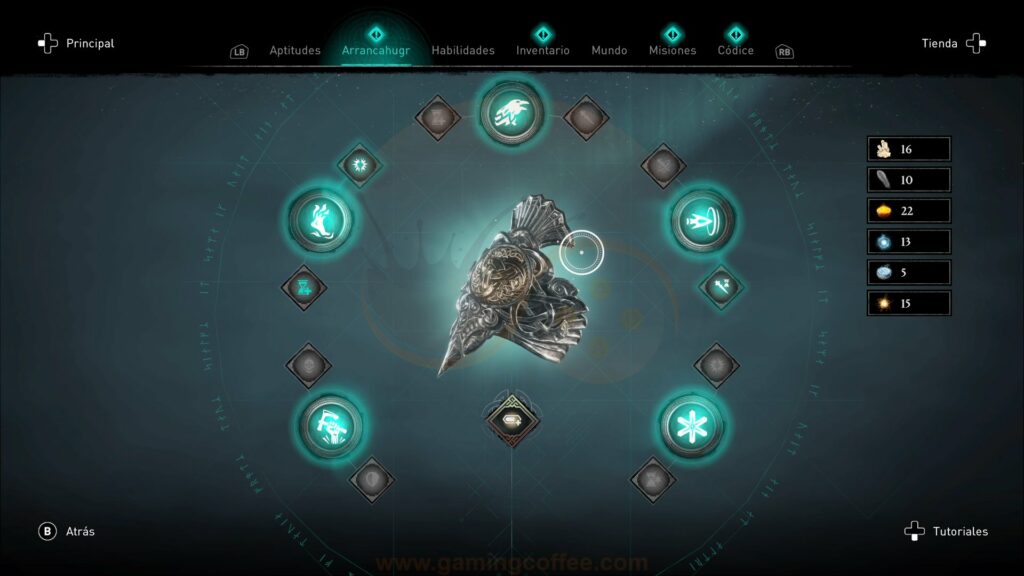Select the raven power node
Viewport: 1024px width, 576px height.
tap(510, 111)
